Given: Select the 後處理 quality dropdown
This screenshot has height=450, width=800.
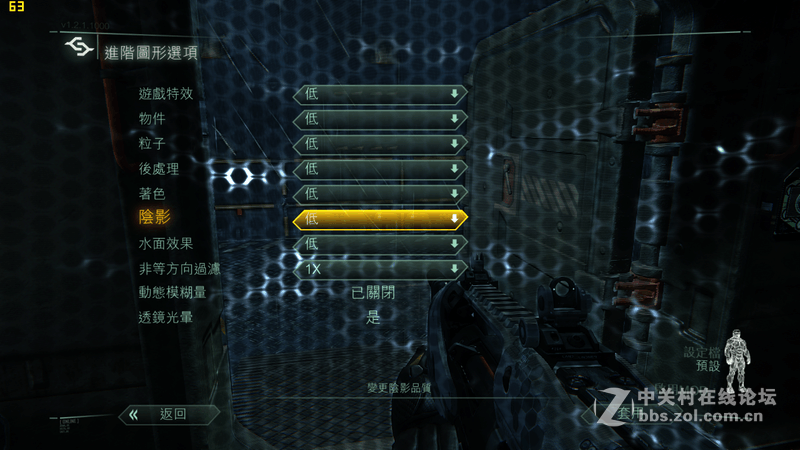Looking at the screenshot, I should (380, 169).
